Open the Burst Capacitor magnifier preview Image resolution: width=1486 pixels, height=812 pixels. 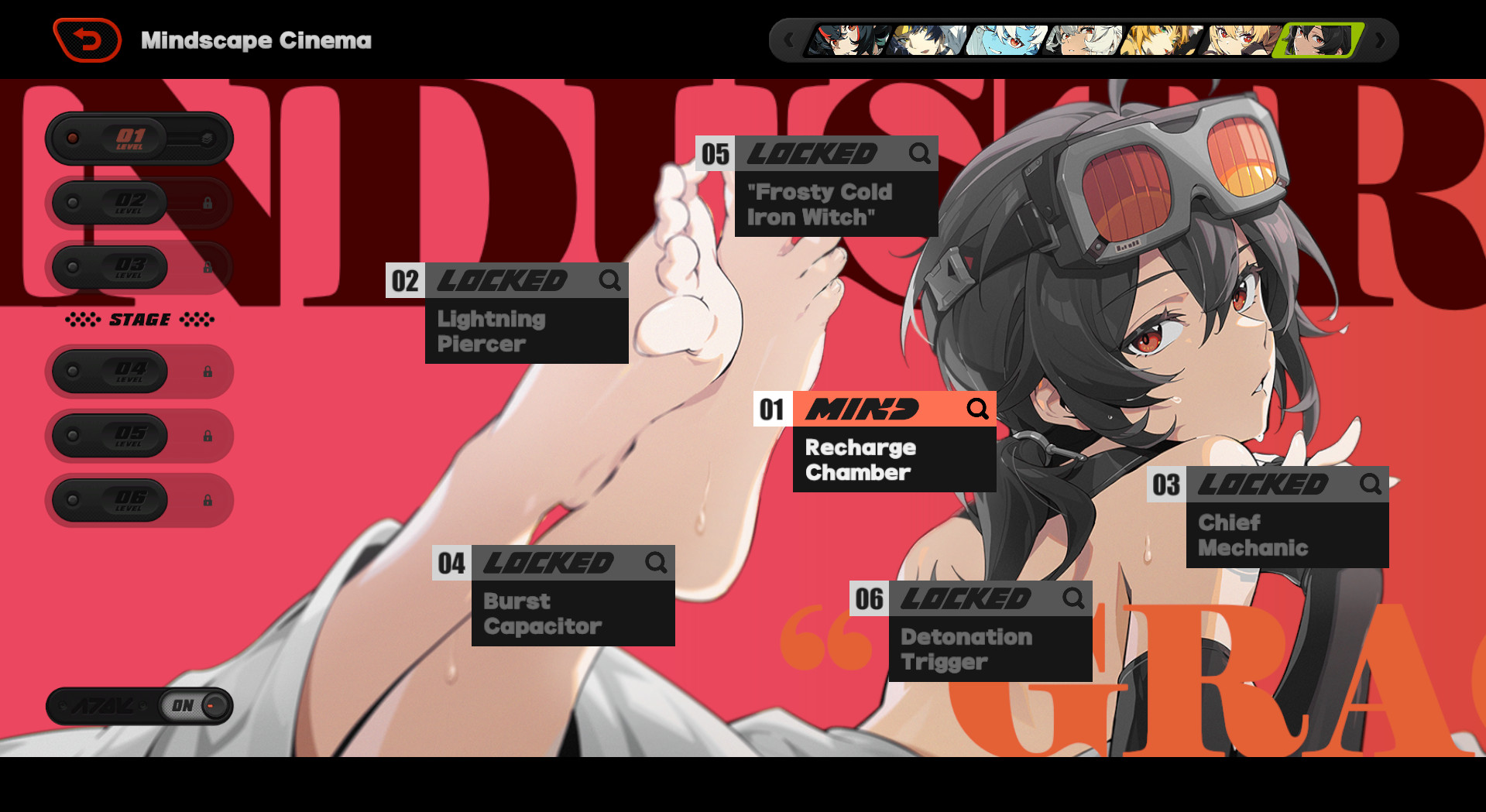[657, 564]
